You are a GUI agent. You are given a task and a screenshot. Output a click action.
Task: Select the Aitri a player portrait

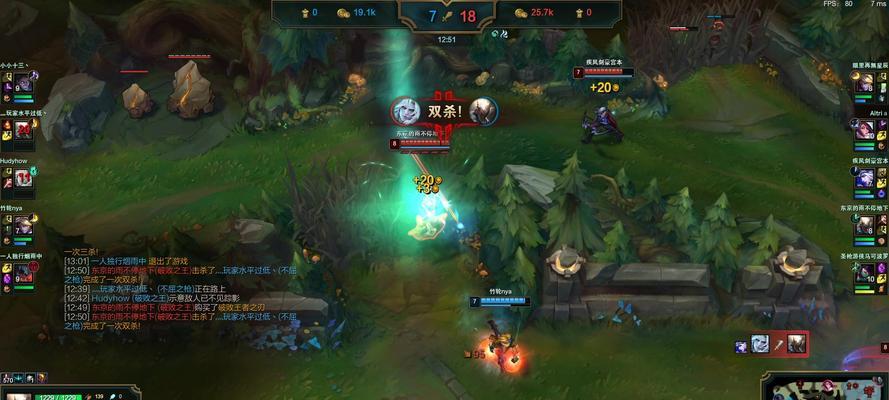click(863, 130)
